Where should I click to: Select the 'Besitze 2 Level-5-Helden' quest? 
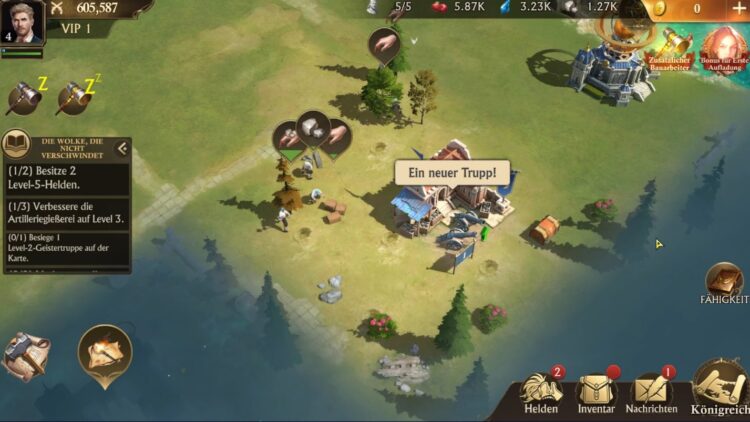point(66,178)
